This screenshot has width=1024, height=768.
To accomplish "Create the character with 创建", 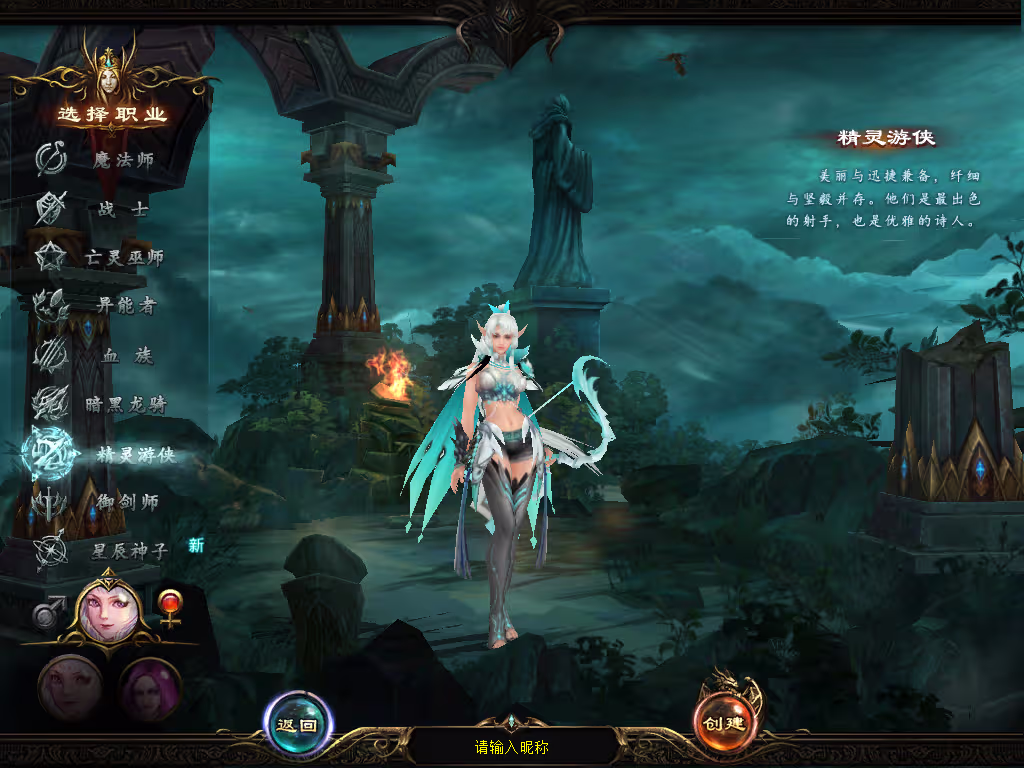I will tap(726, 724).
